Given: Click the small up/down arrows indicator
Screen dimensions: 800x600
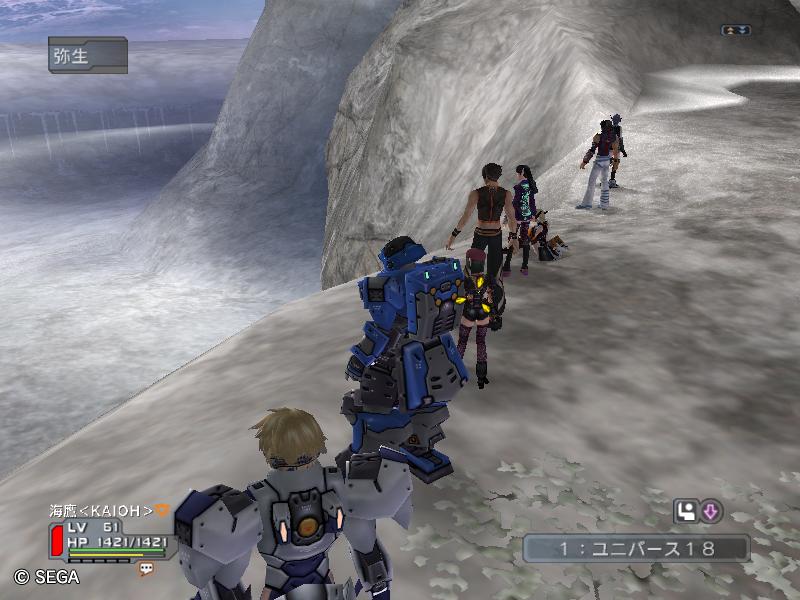Looking at the screenshot, I should pos(735,30).
